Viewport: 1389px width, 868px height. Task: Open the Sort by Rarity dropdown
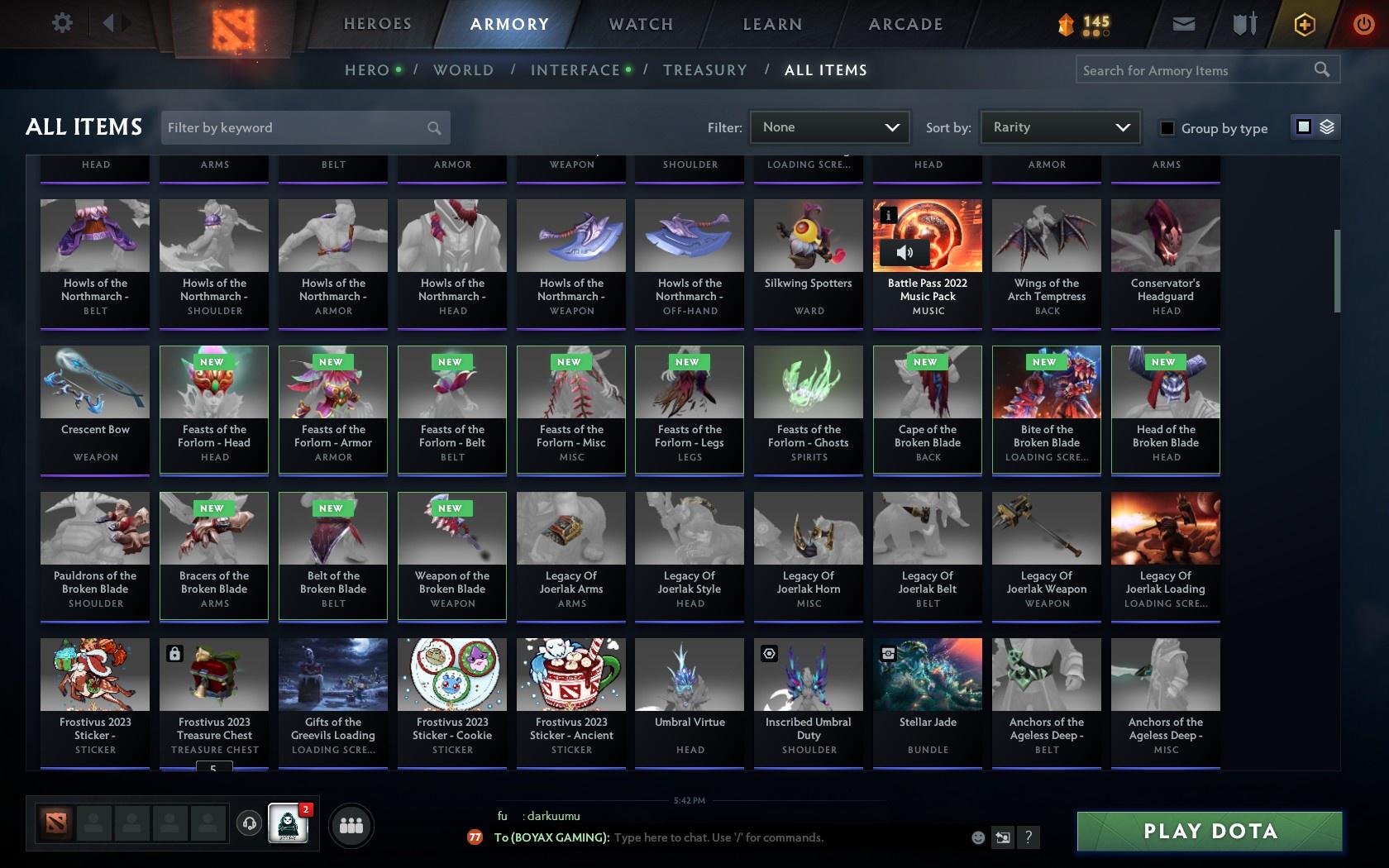(1059, 127)
